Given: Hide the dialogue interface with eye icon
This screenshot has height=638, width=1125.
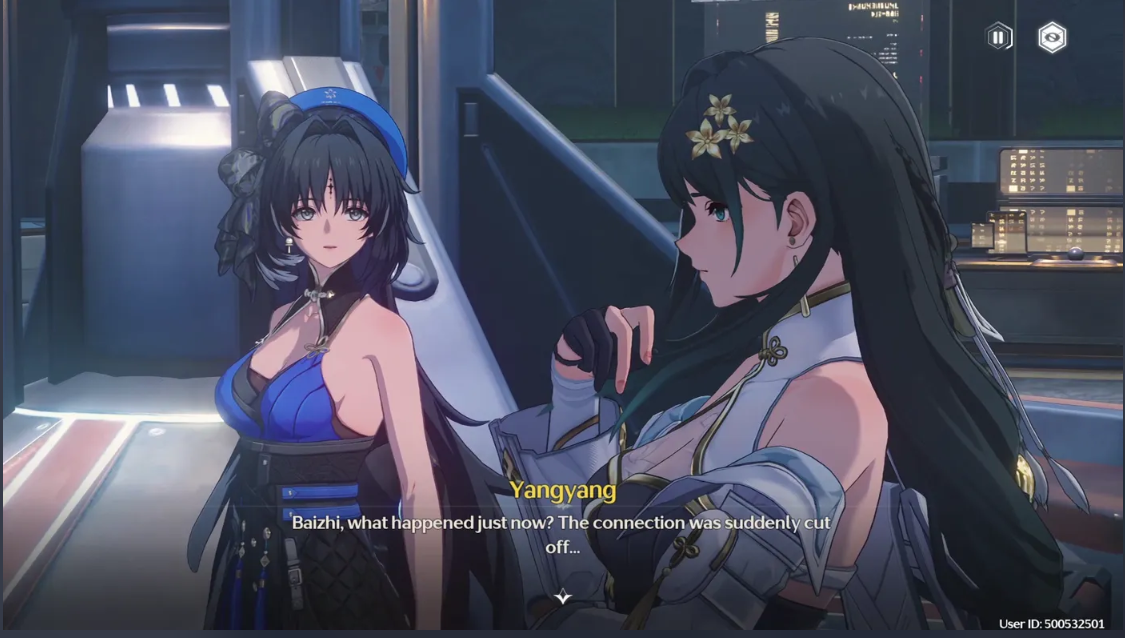Looking at the screenshot, I should click(x=1052, y=38).
